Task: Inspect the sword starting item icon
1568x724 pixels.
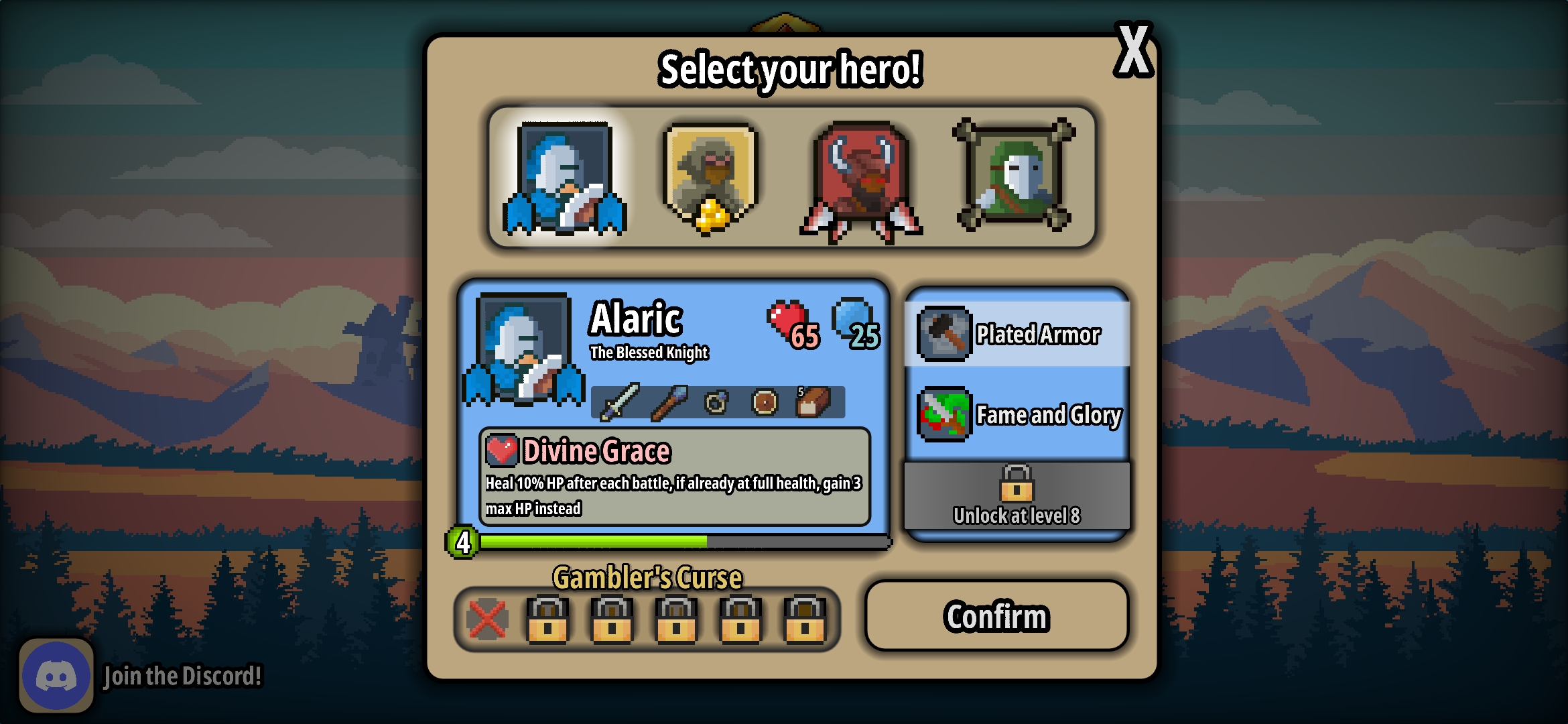Action: coord(620,402)
